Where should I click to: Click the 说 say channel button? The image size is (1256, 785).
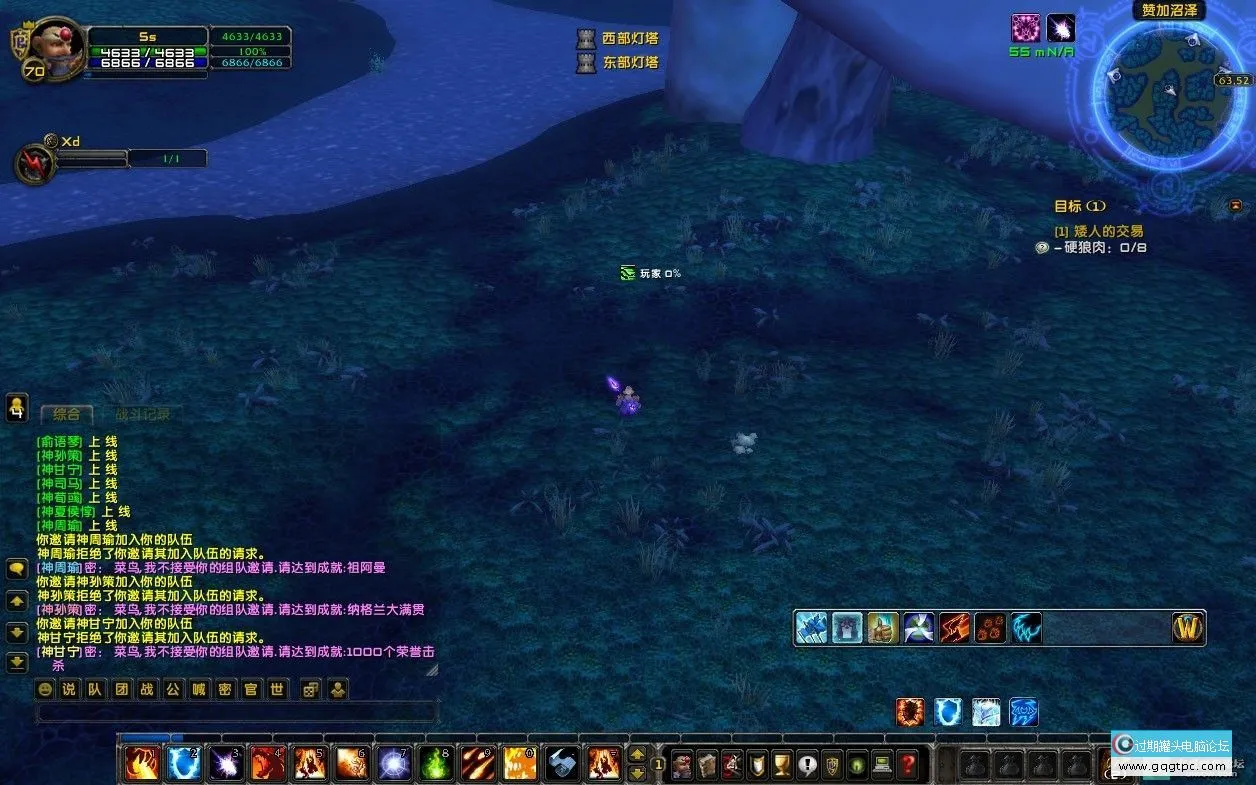[x=69, y=689]
